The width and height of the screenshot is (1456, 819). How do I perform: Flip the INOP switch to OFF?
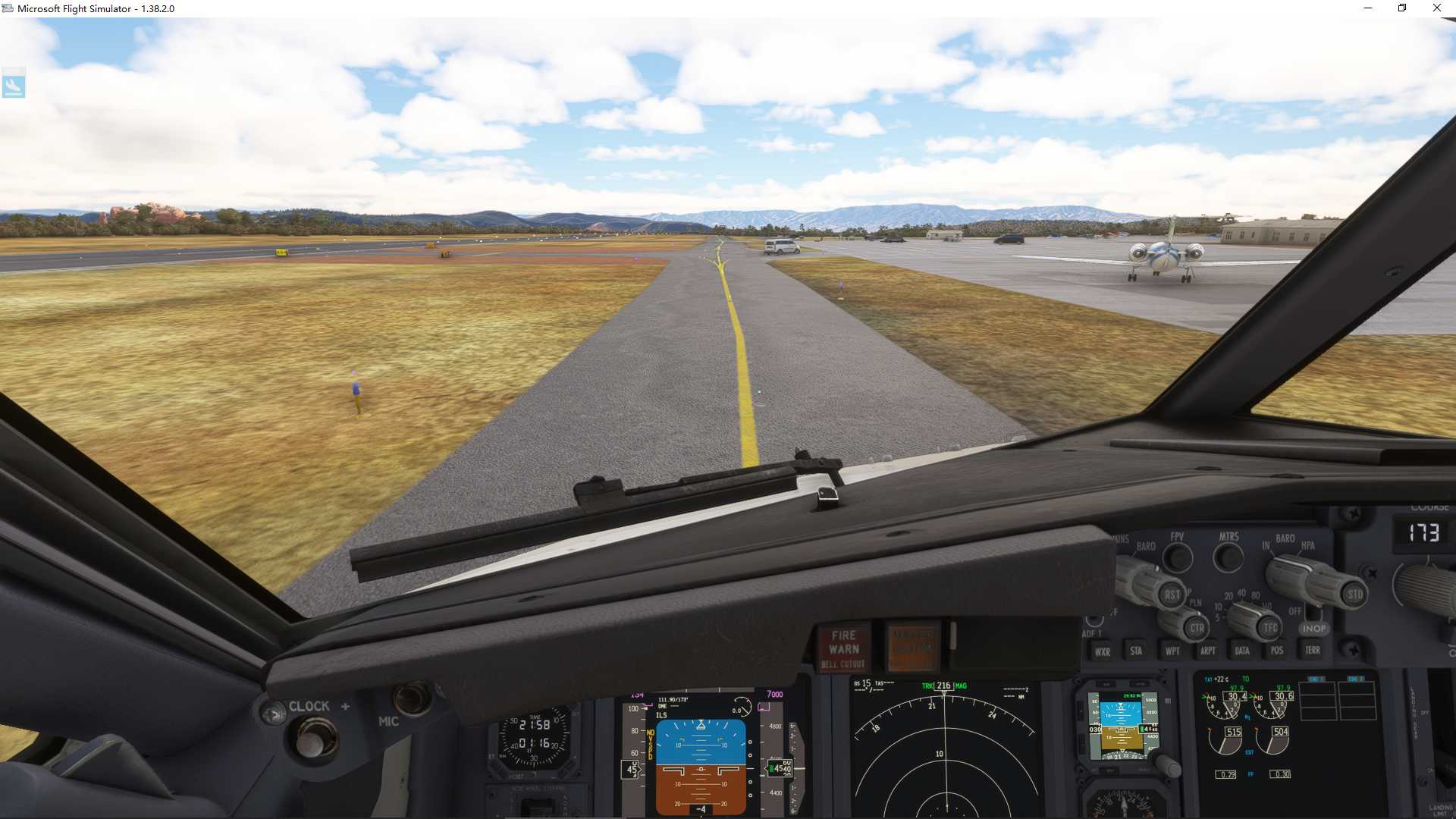[x=1313, y=614]
